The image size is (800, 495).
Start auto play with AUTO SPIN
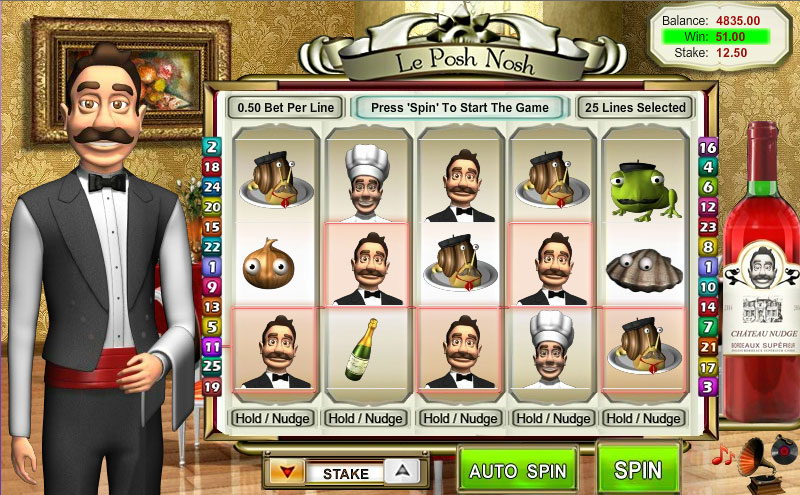click(x=517, y=470)
